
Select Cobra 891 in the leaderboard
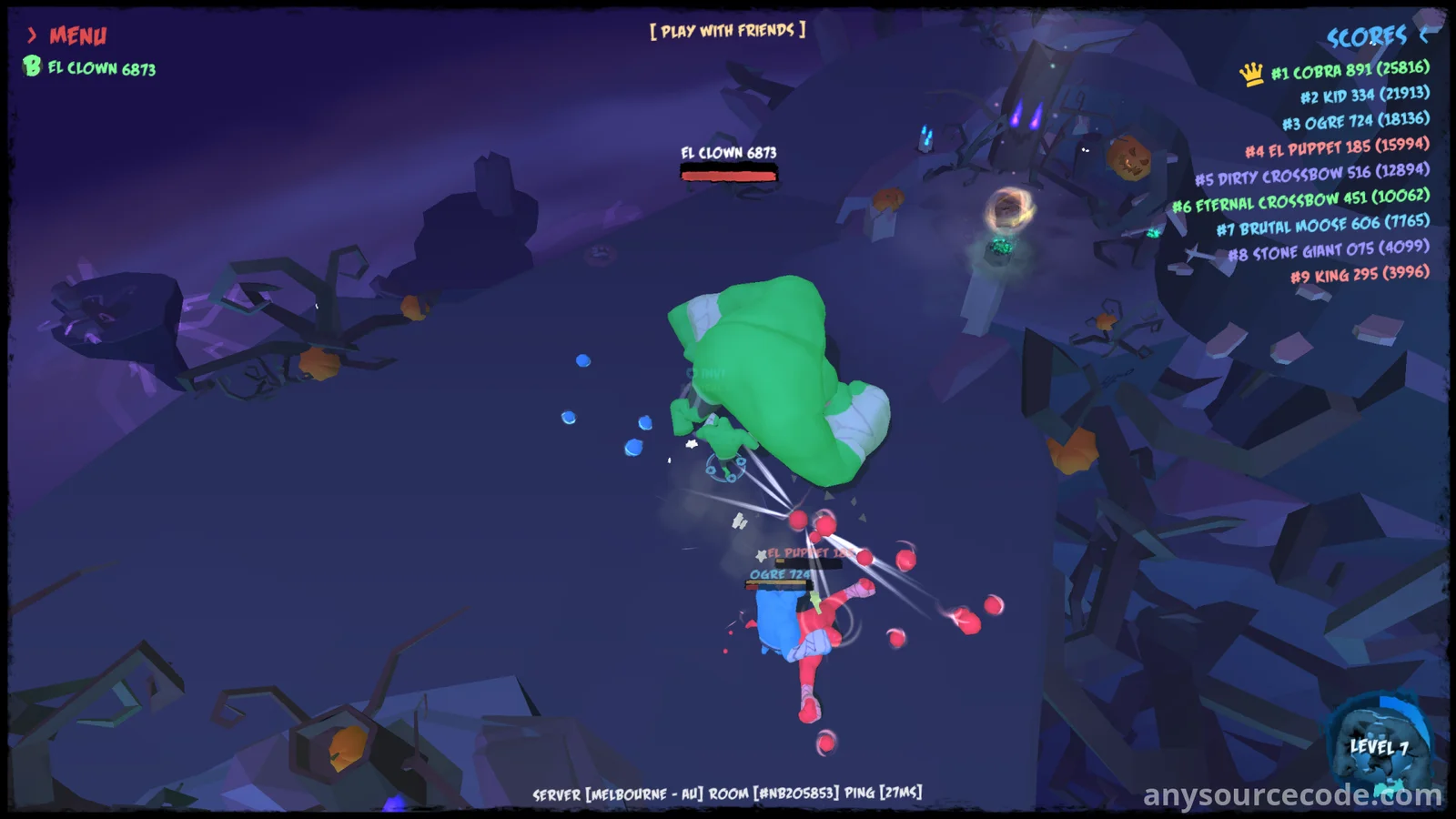coord(1349,70)
